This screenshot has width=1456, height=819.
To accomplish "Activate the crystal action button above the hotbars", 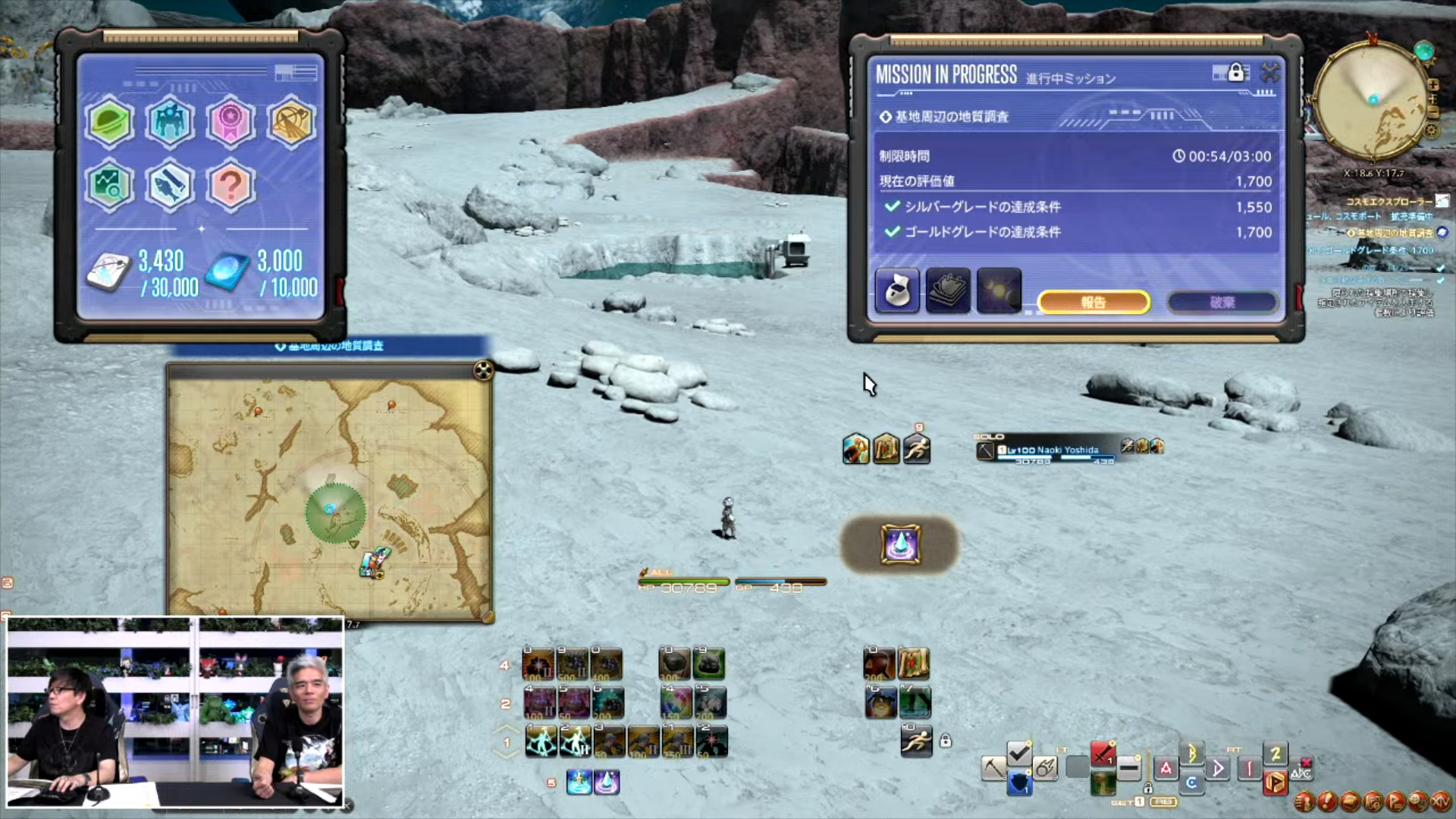I will pyautogui.click(x=900, y=544).
